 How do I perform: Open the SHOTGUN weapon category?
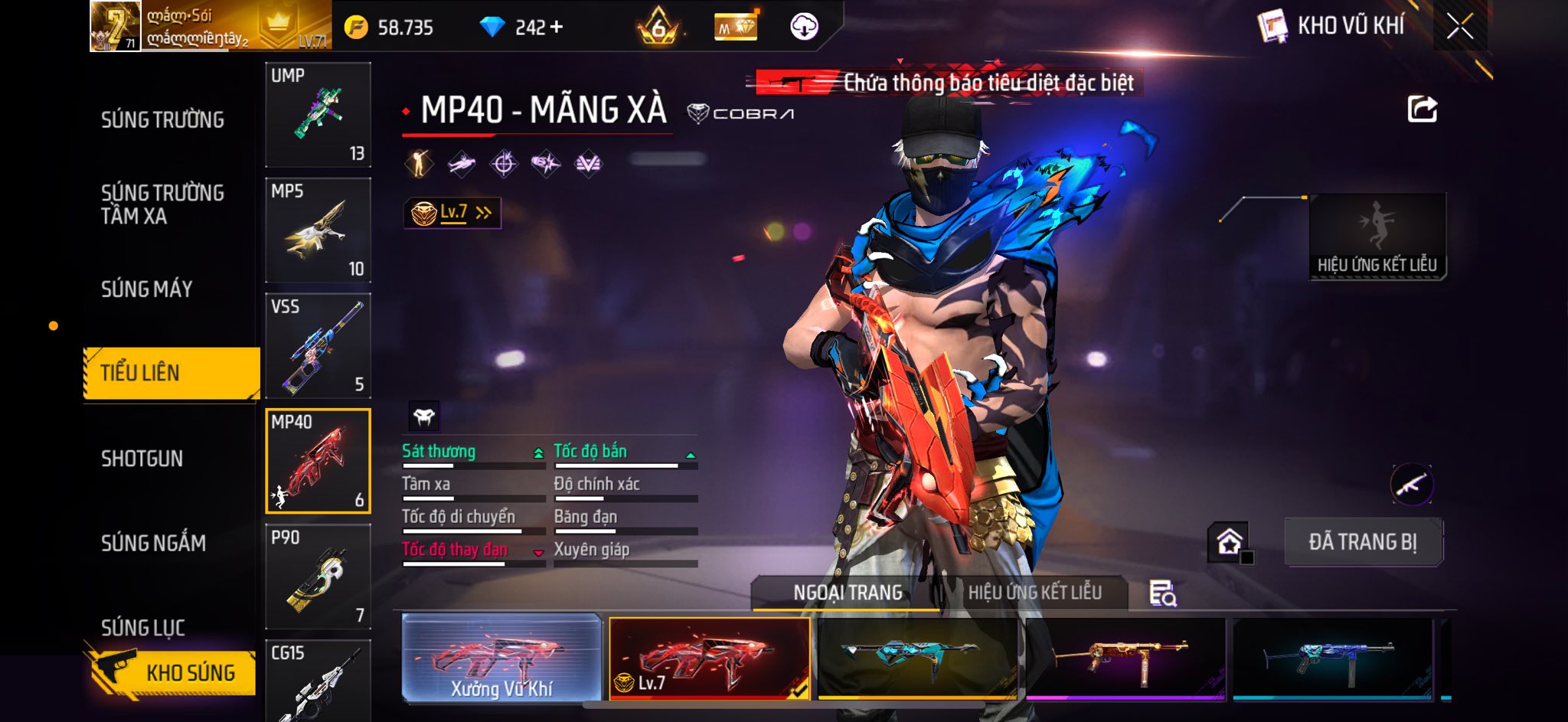[142, 459]
